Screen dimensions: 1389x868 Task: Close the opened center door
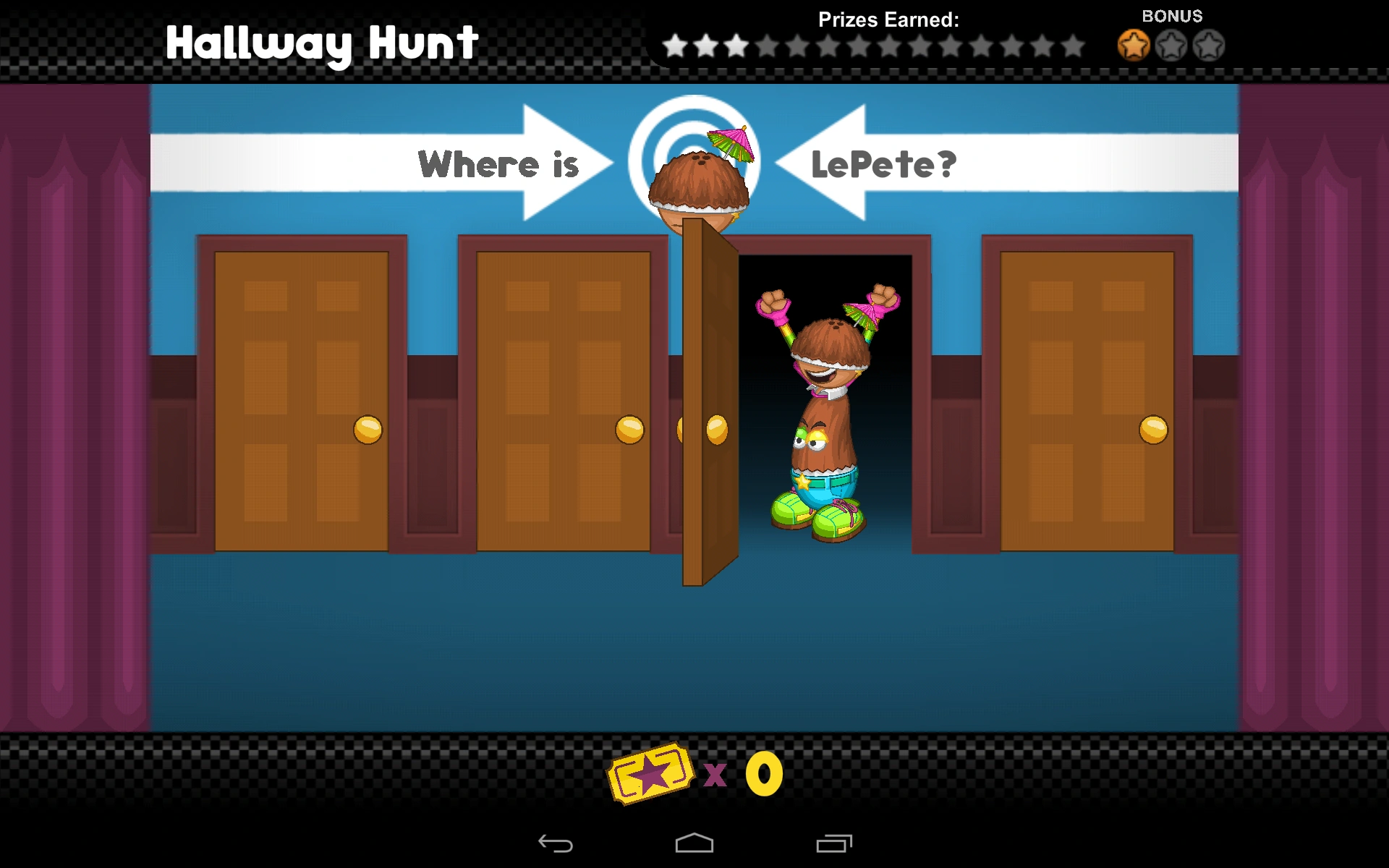click(x=713, y=405)
